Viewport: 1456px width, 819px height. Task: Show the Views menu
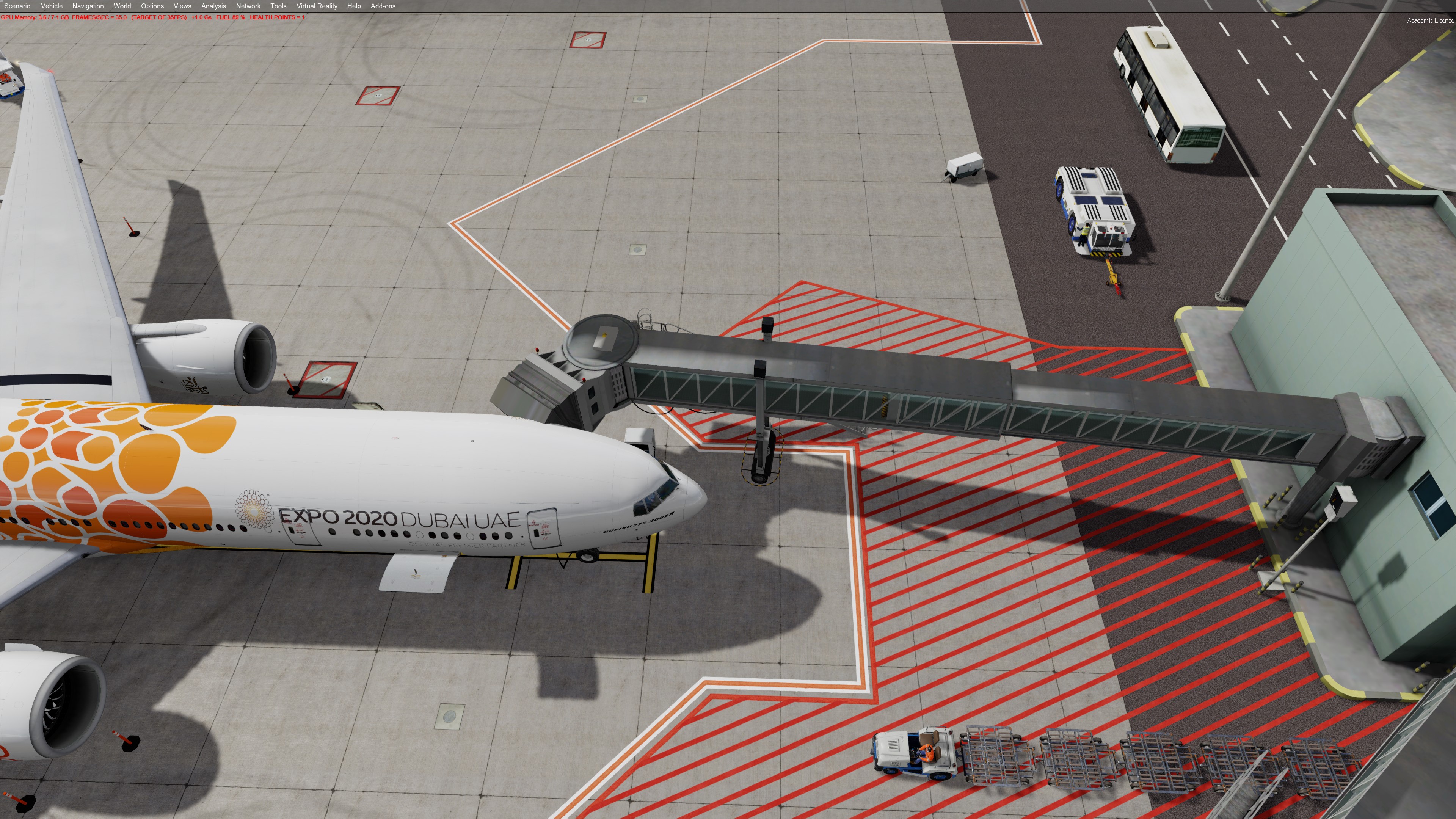point(182,6)
